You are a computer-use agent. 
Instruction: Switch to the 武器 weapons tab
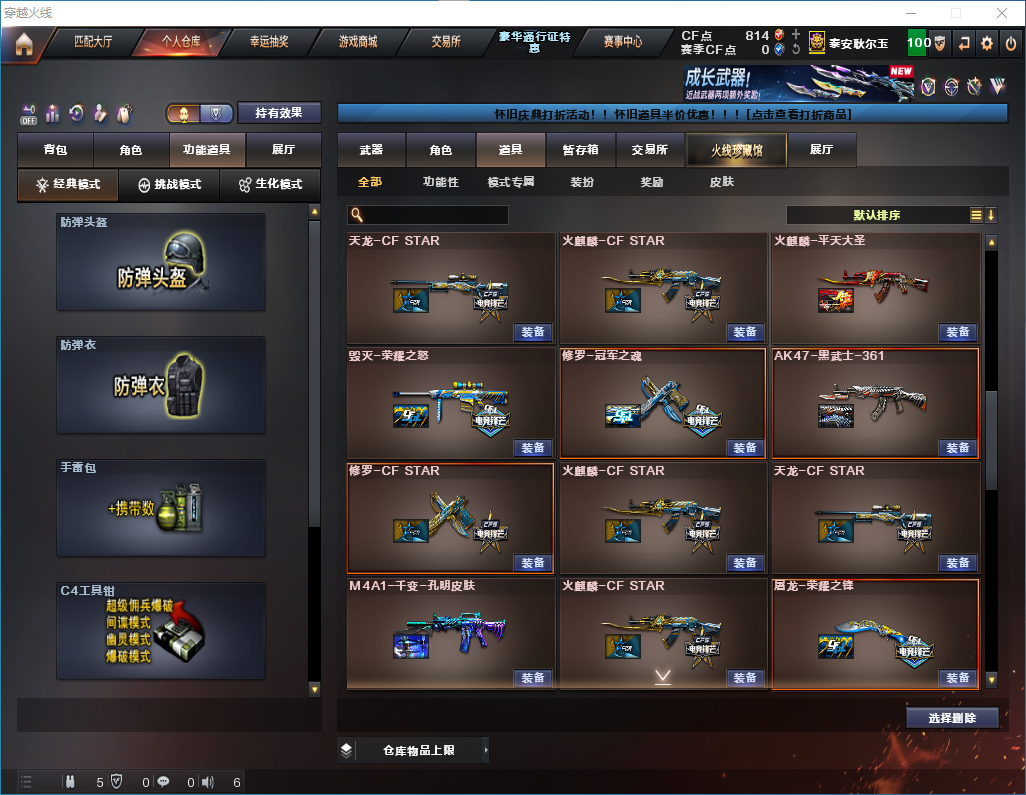pyautogui.click(x=371, y=150)
